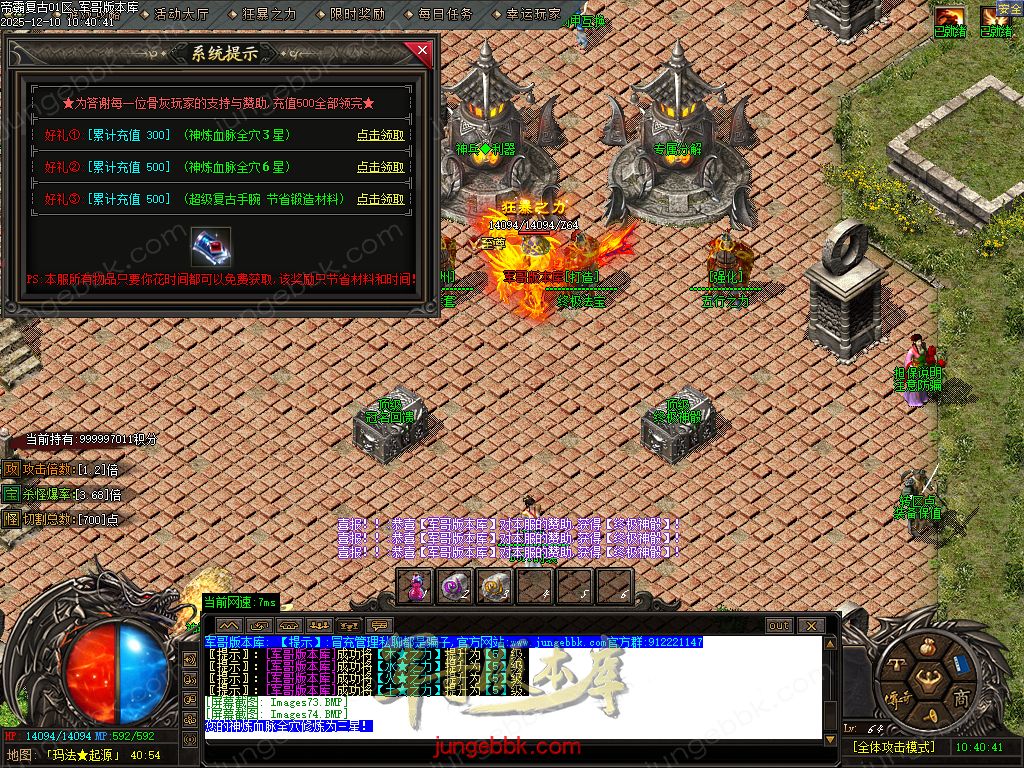Use the pink potion in hotbar slot 1
1024x768 pixels.
click(416, 587)
